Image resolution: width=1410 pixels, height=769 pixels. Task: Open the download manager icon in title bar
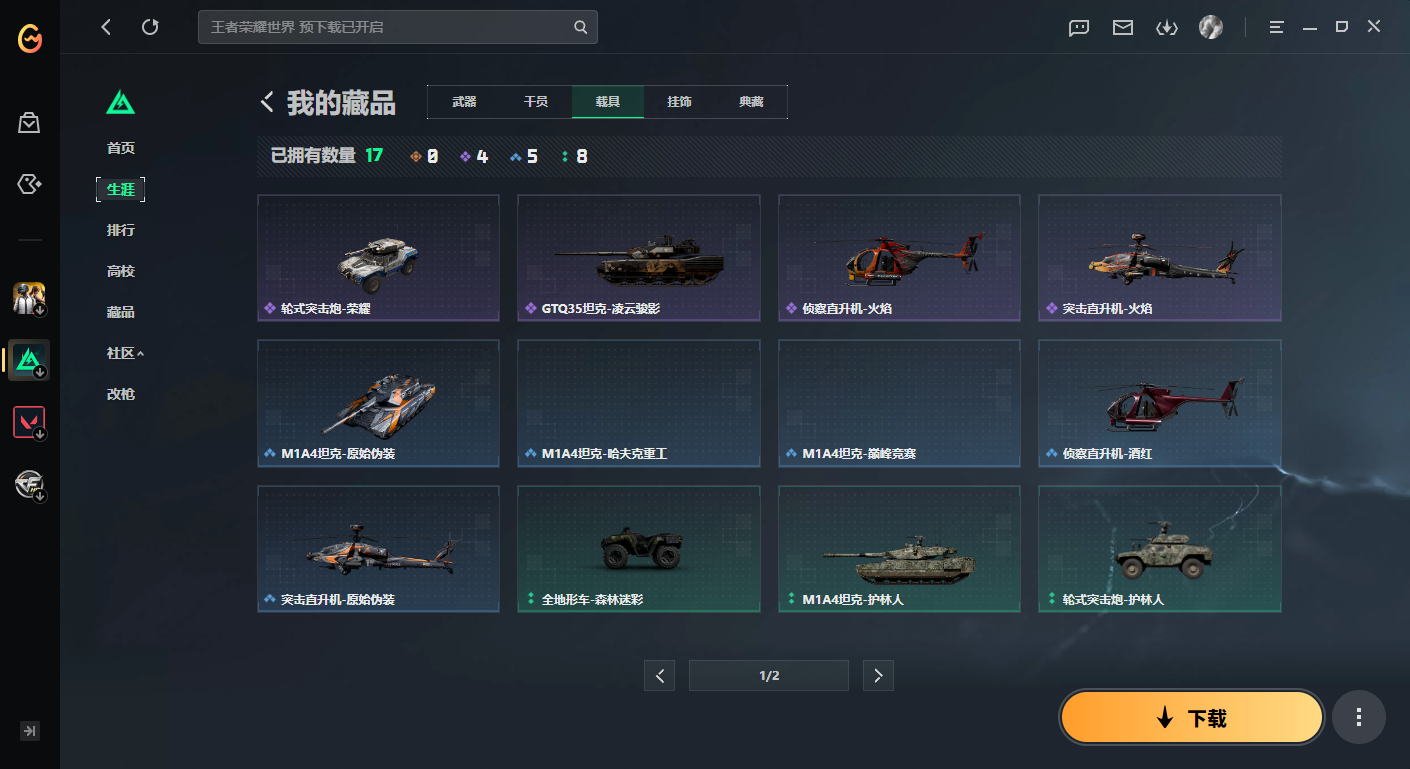click(x=1166, y=28)
